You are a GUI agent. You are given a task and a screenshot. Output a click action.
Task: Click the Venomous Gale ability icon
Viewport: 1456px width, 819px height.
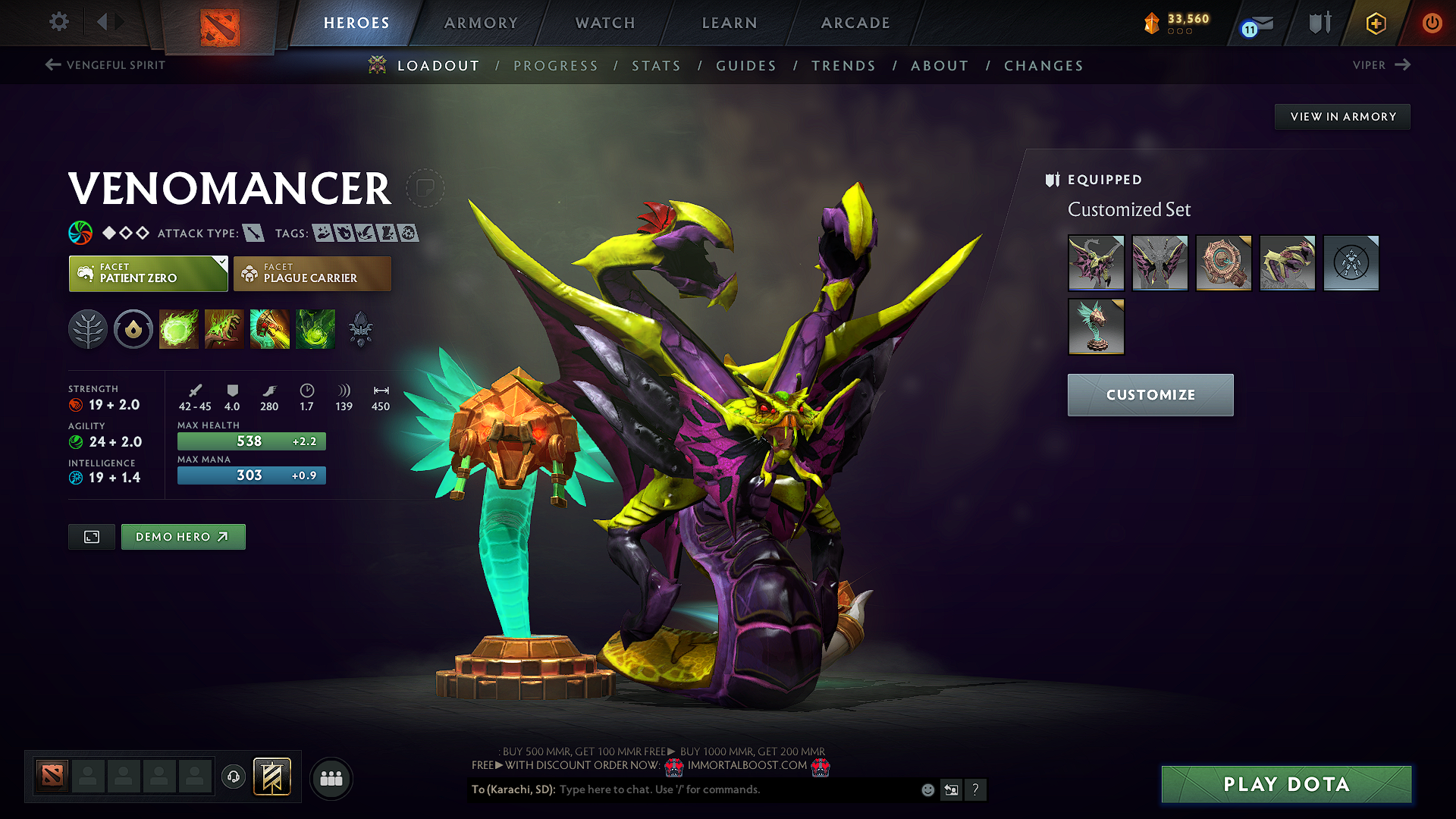(x=178, y=328)
